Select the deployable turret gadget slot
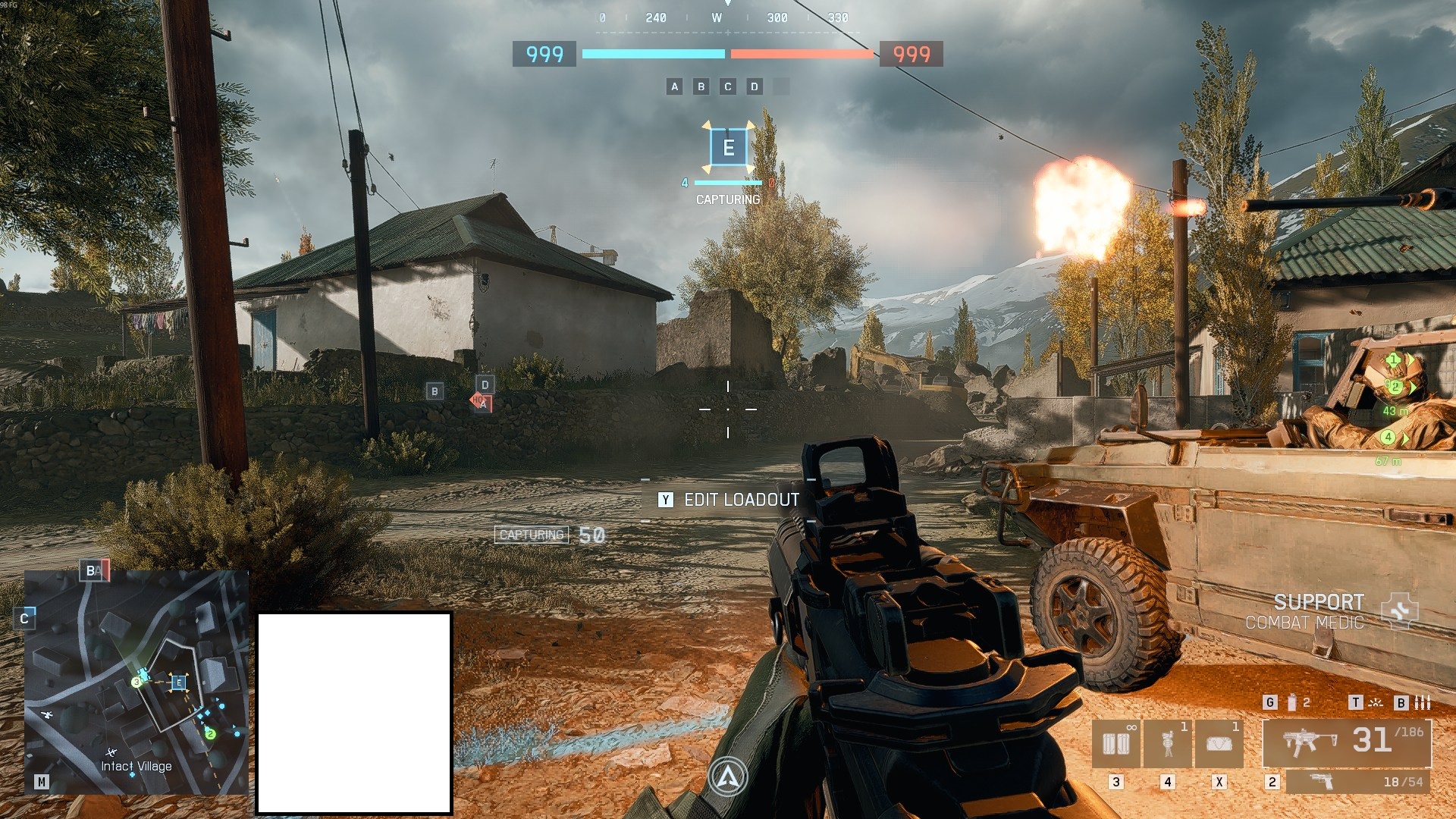Screen dimensions: 1456x819 [1168, 743]
